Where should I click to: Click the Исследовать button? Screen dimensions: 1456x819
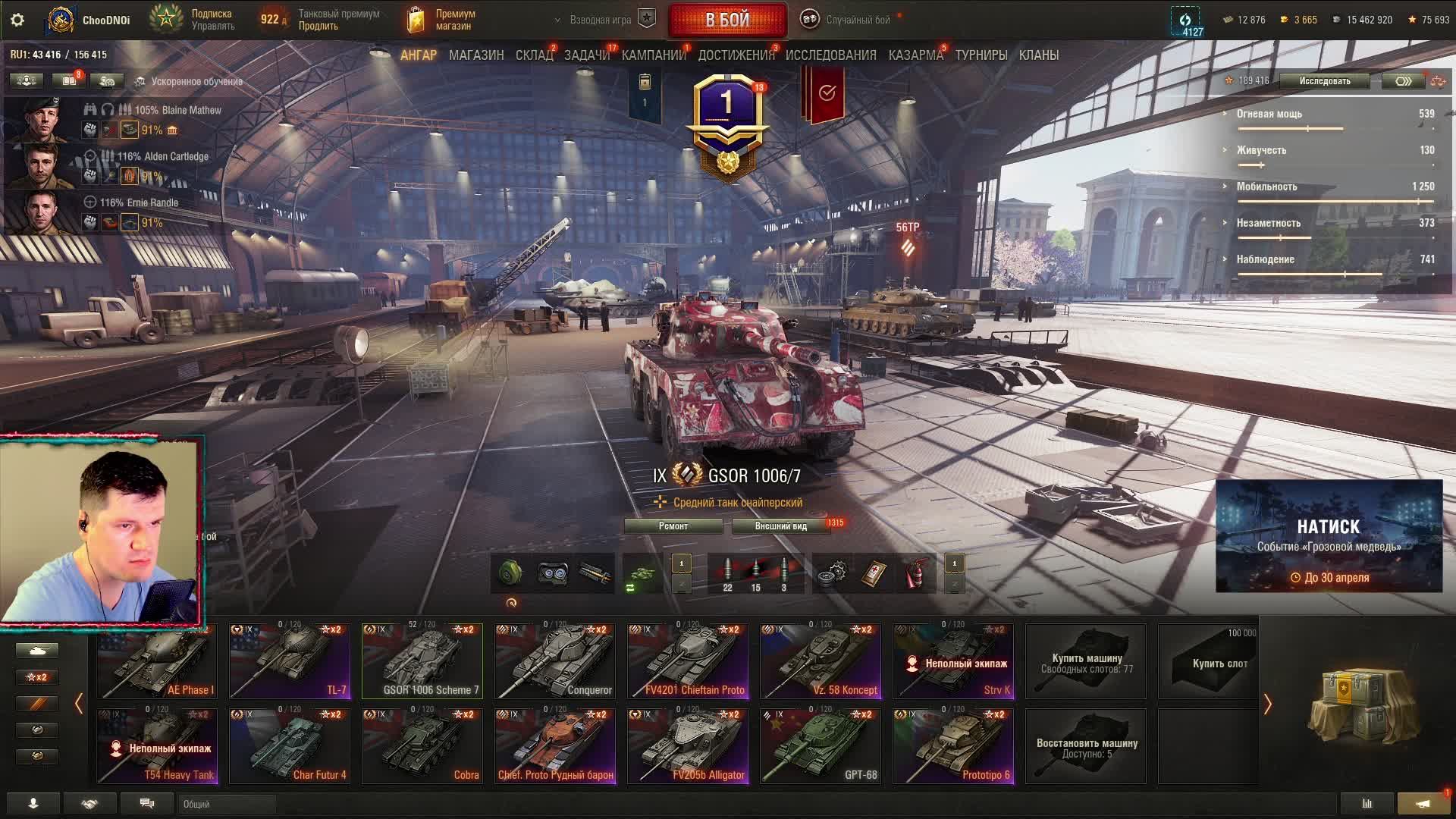click(x=1324, y=81)
